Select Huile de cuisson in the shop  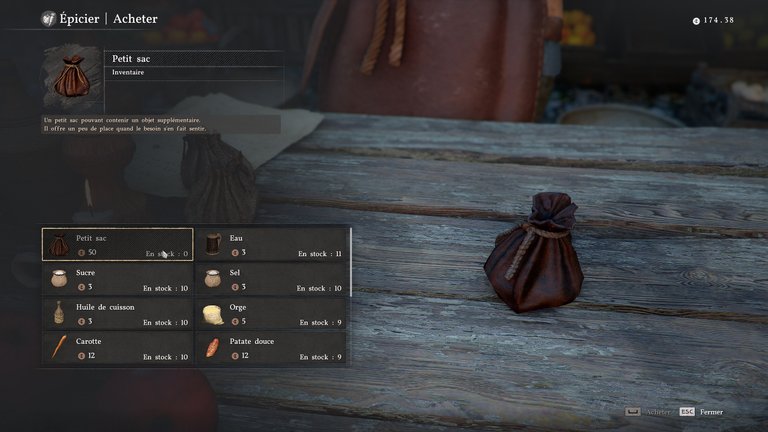tap(117, 314)
